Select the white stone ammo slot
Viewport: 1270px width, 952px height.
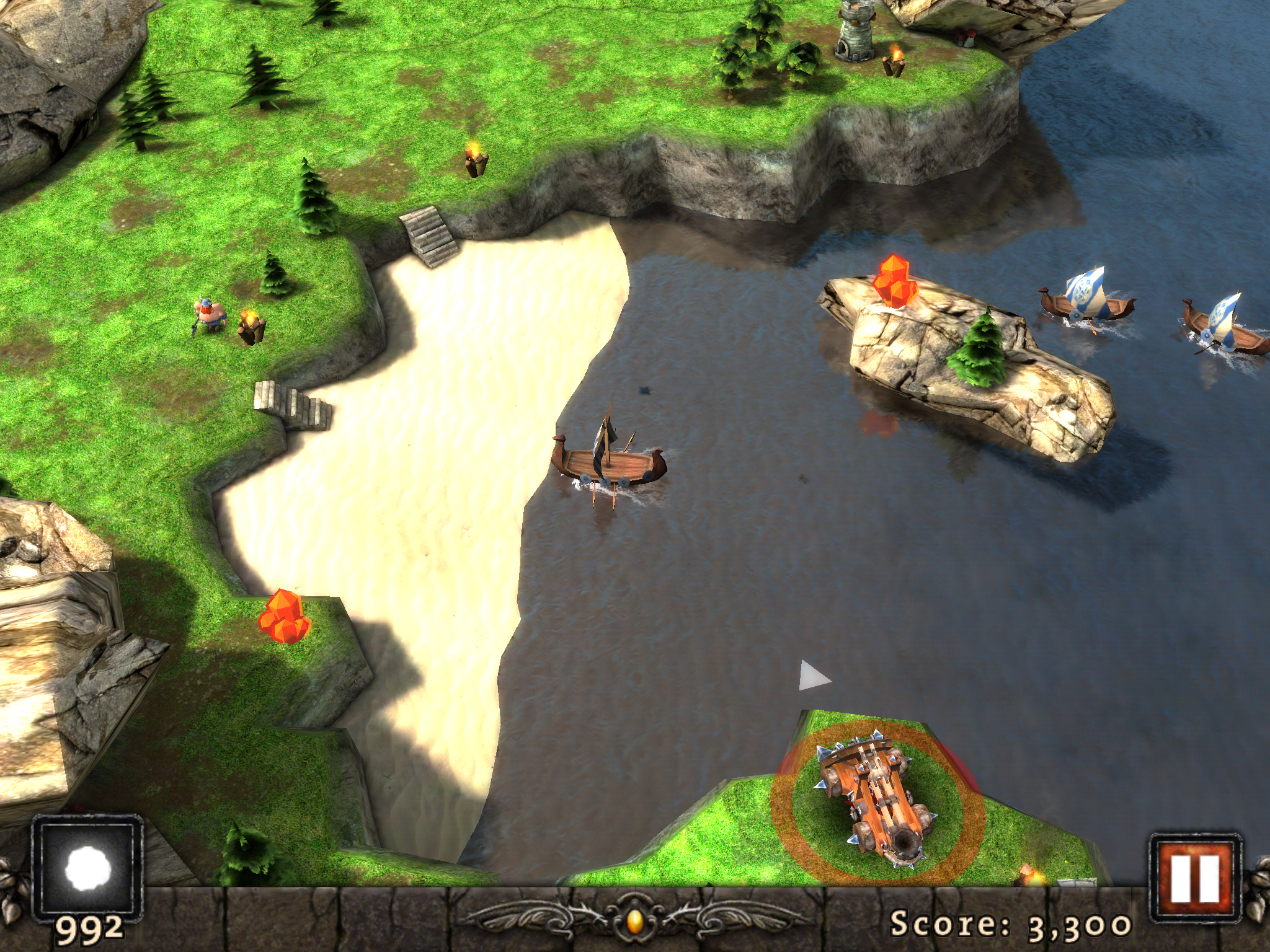(x=87, y=866)
